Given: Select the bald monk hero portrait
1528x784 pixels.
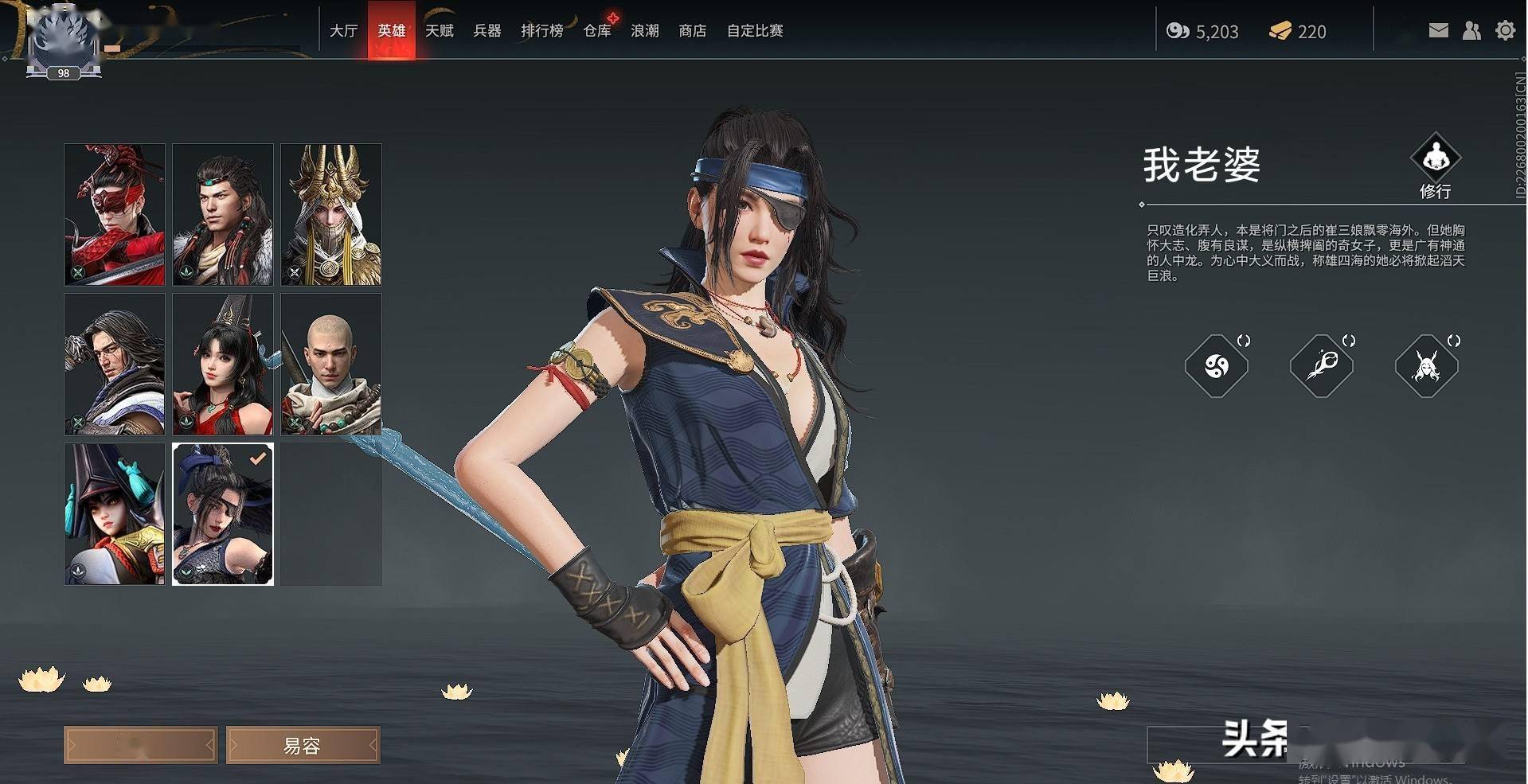Looking at the screenshot, I should coord(331,364).
